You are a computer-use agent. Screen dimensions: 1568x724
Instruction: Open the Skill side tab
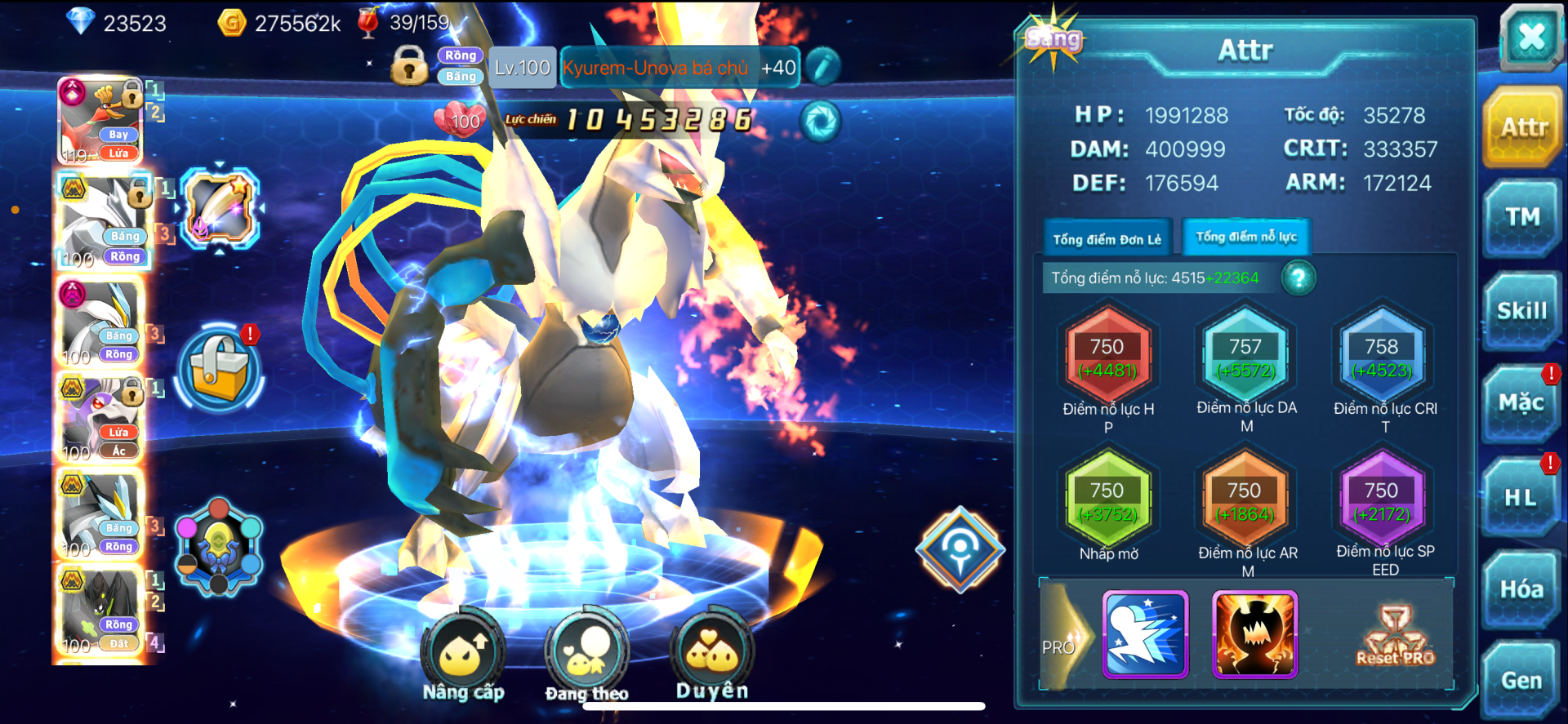coord(1522,311)
